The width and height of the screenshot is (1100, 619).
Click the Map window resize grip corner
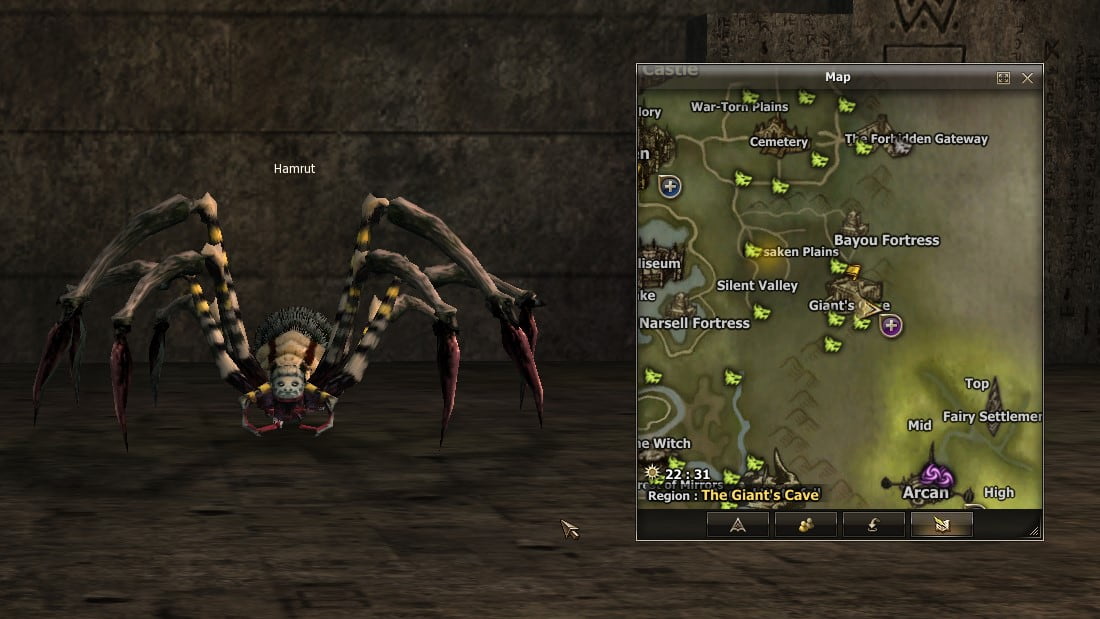pos(1034,531)
